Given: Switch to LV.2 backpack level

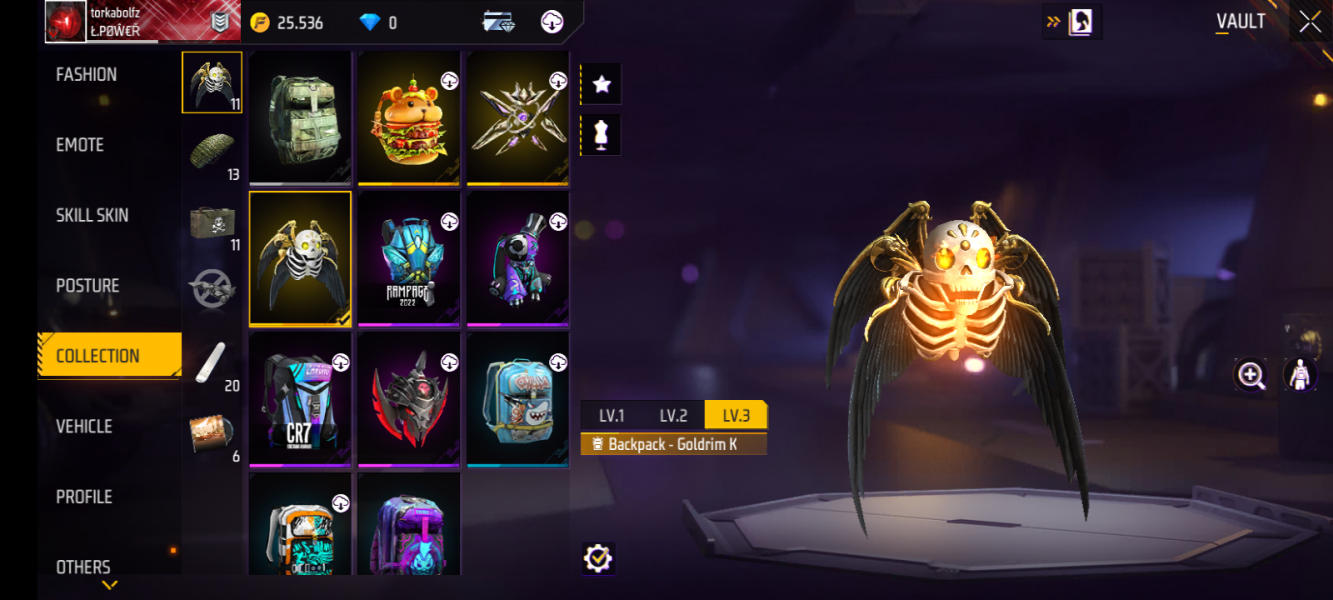Looking at the screenshot, I should pyautogui.click(x=673, y=415).
